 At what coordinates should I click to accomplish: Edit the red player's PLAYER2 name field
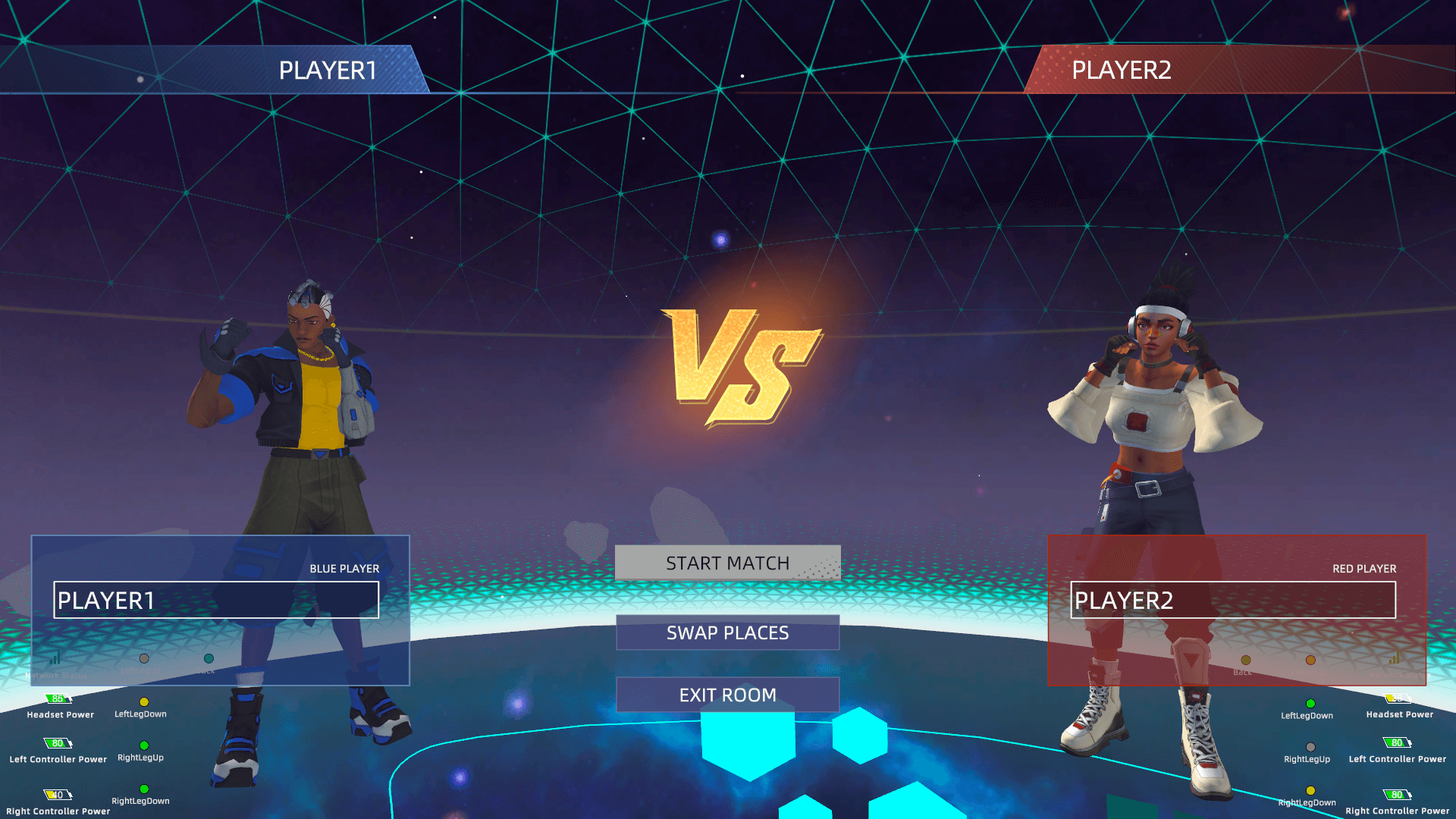[x=1232, y=601]
